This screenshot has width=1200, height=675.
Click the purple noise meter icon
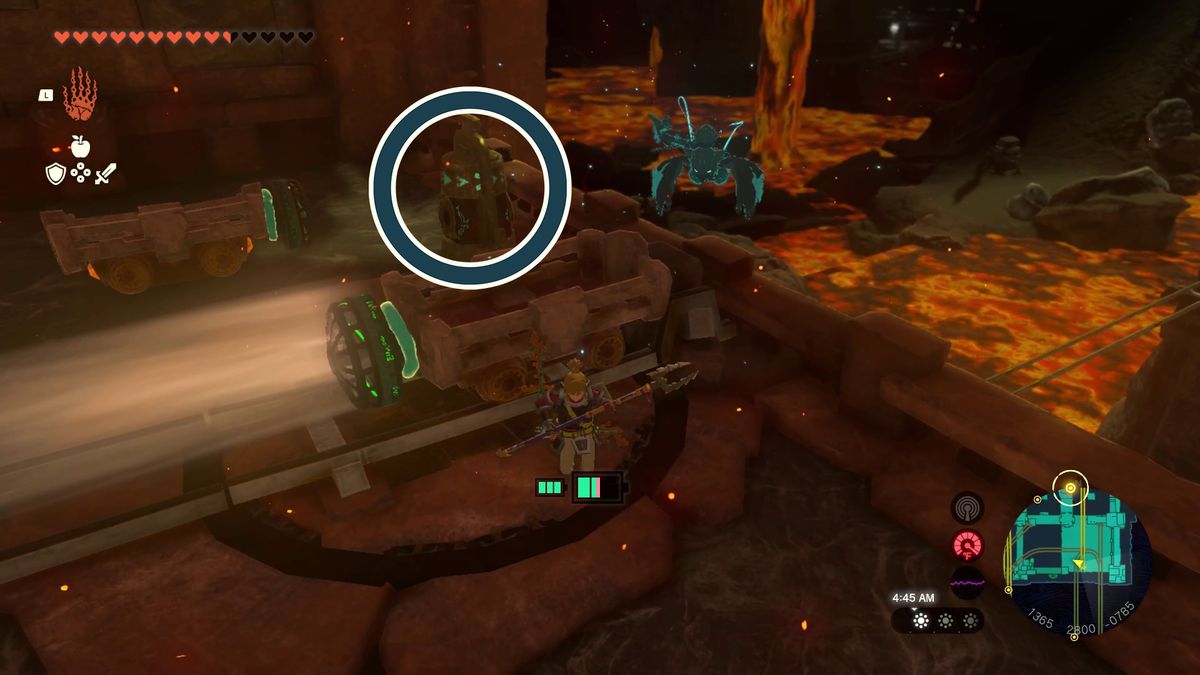[967, 582]
